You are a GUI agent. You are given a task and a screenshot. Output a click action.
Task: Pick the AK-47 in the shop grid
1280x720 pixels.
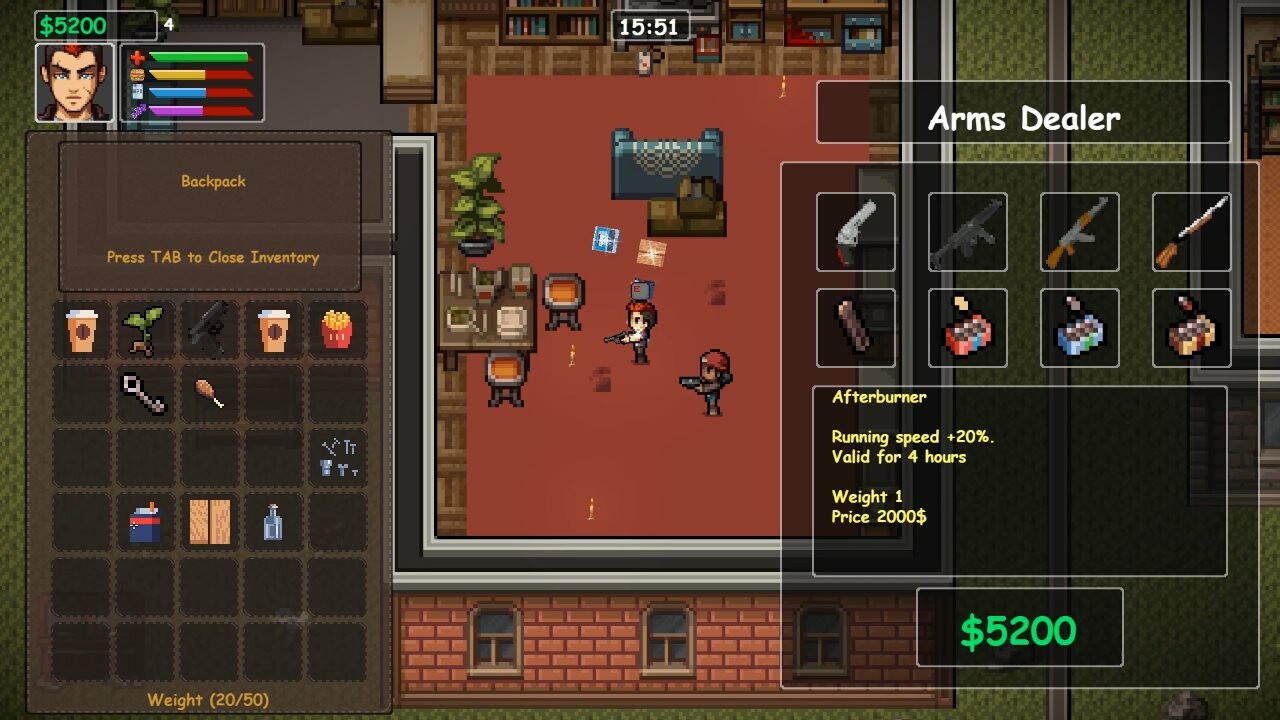click(x=1080, y=230)
